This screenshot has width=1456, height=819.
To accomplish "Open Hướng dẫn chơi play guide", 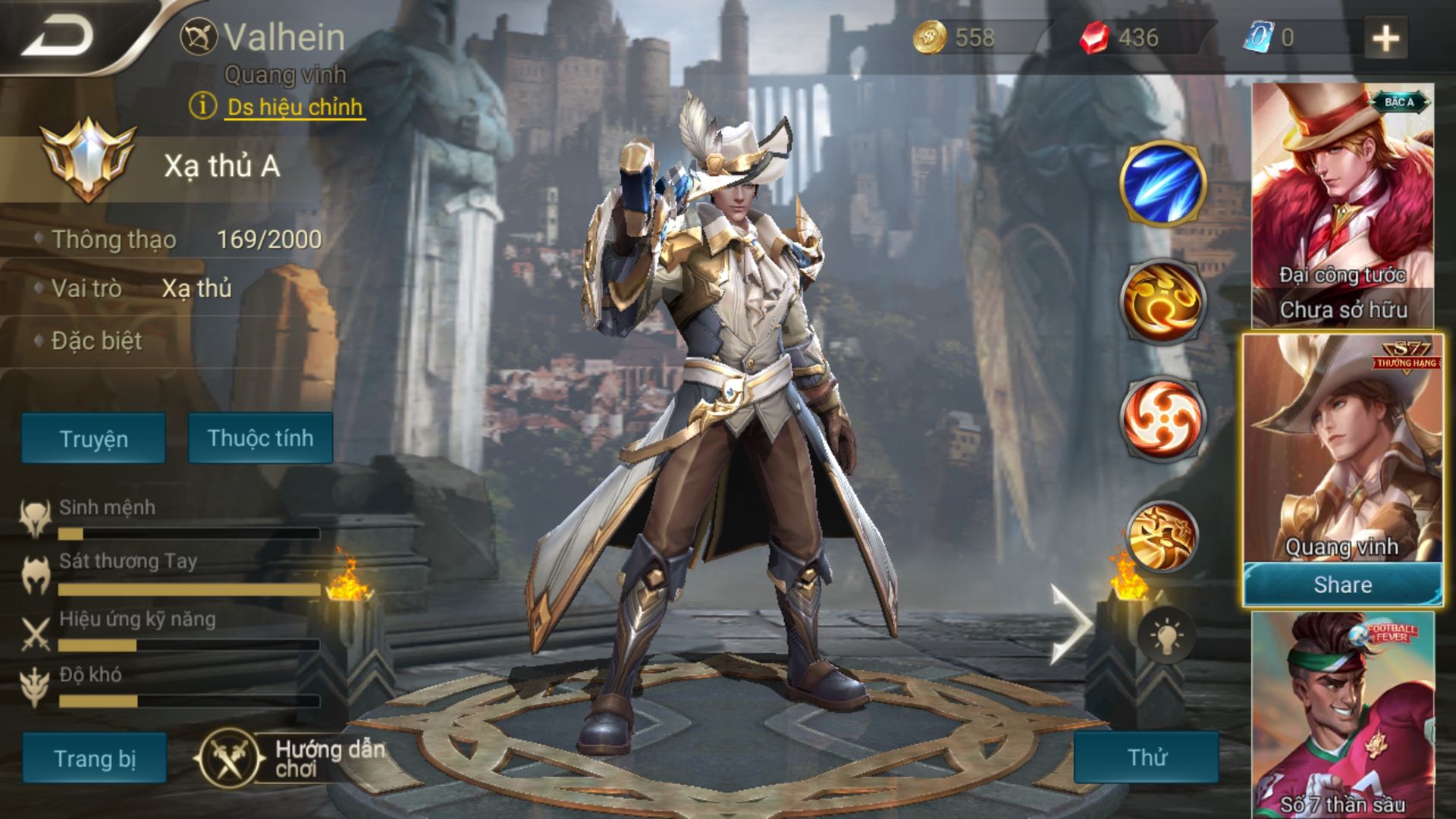I will click(x=292, y=758).
